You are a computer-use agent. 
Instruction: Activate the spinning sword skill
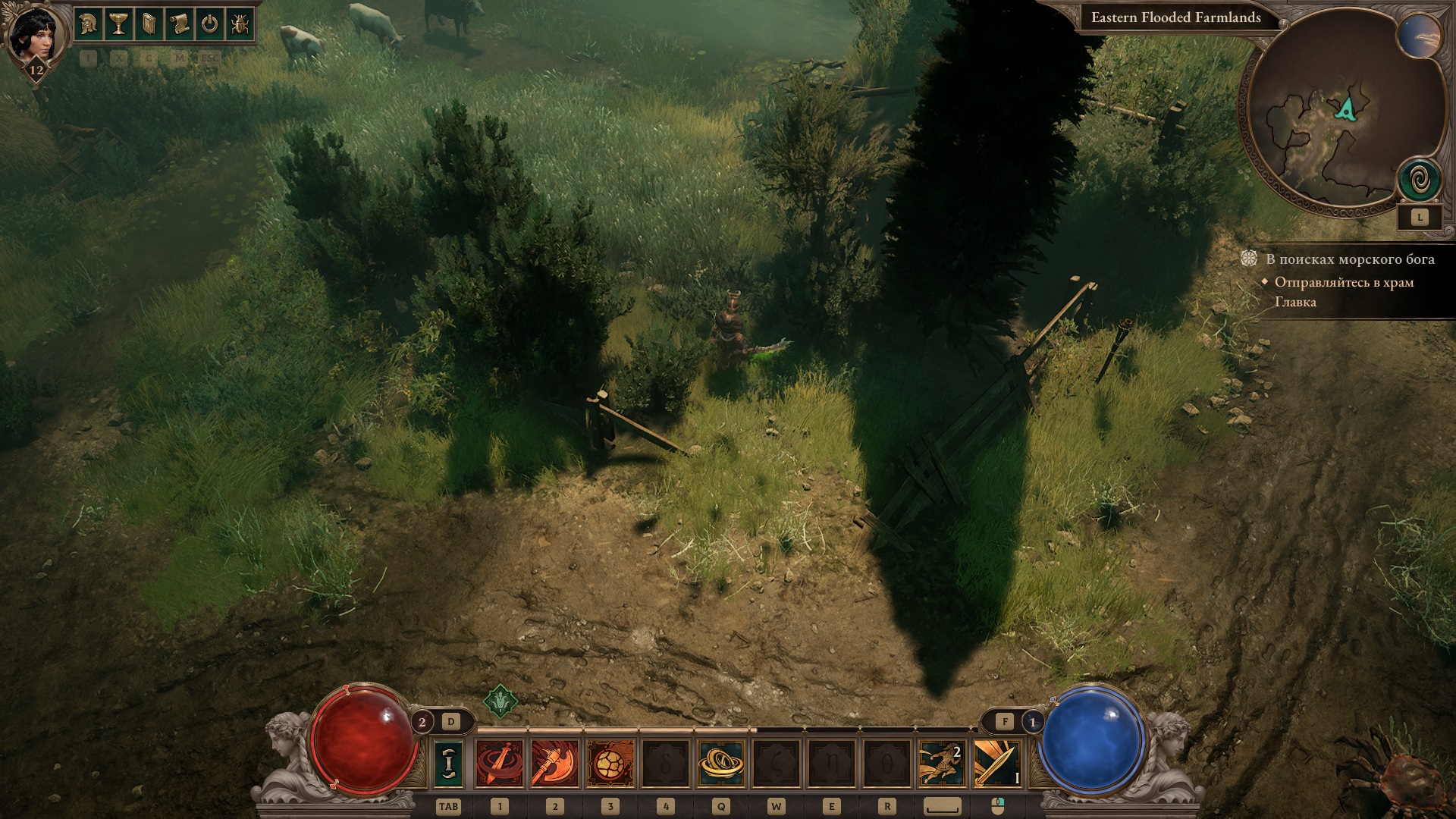pyautogui.click(x=500, y=763)
